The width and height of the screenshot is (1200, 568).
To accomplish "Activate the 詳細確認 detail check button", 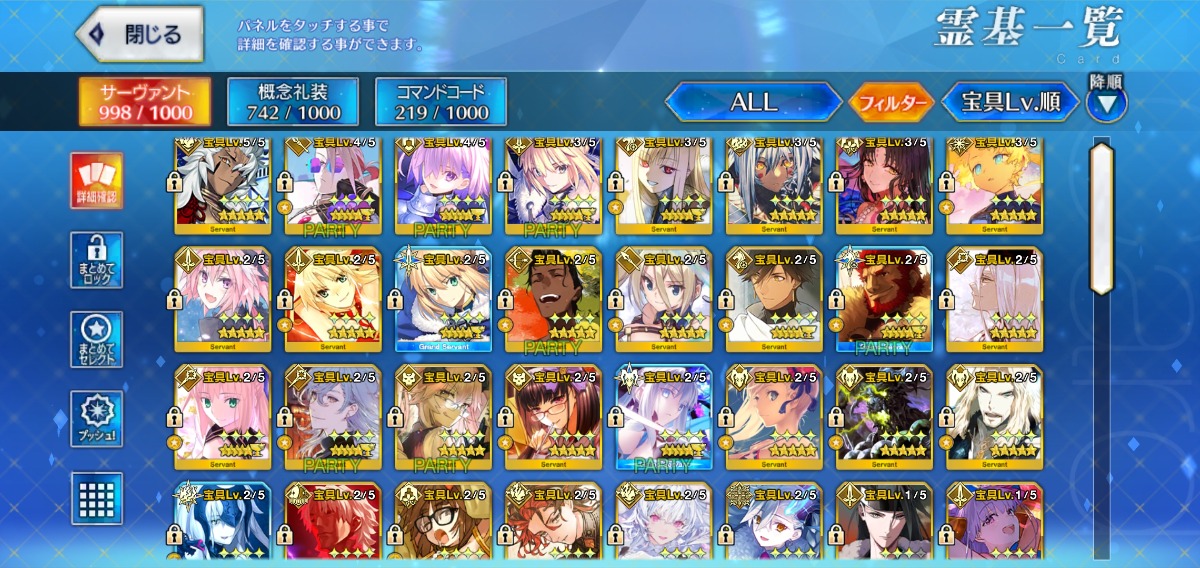I will coord(97,181).
